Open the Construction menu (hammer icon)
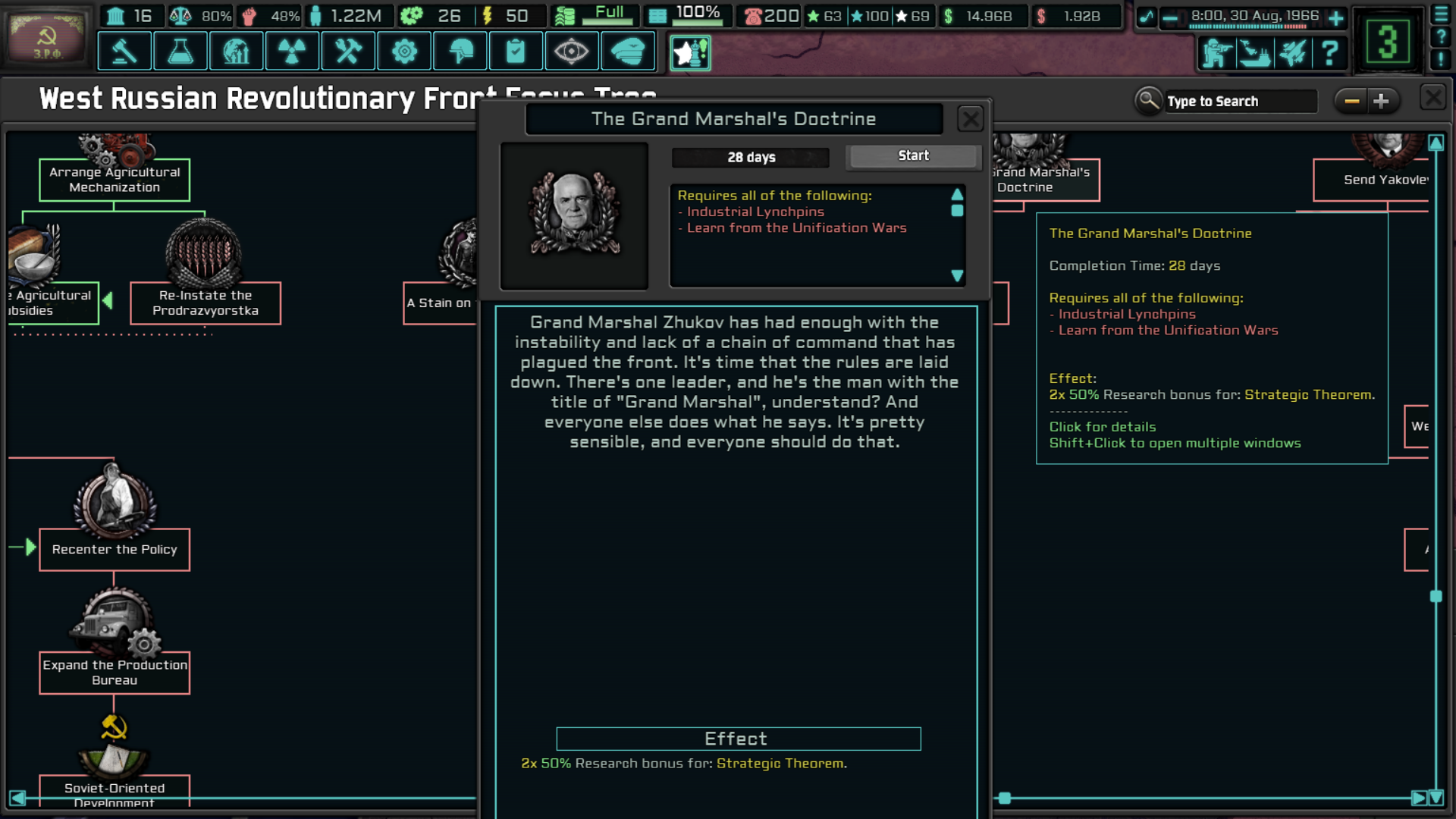 (124, 51)
